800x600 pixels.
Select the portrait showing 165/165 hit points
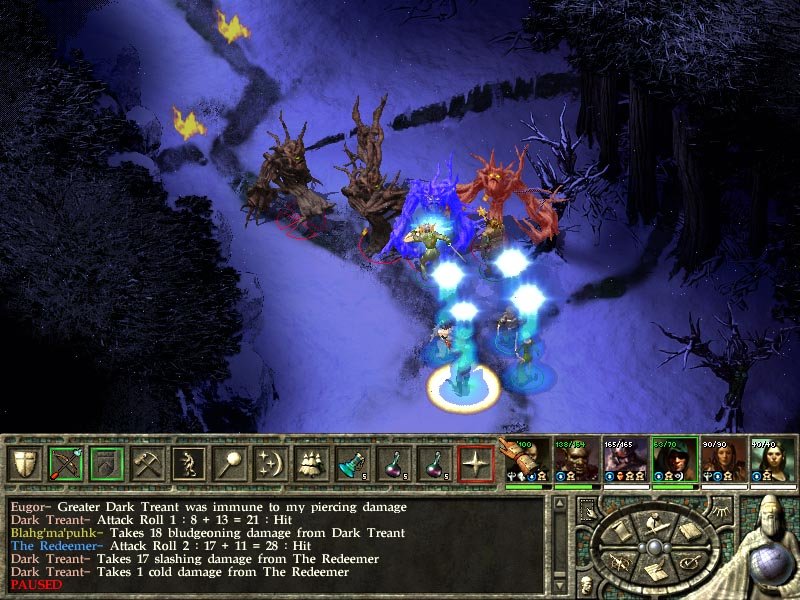tap(624, 462)
